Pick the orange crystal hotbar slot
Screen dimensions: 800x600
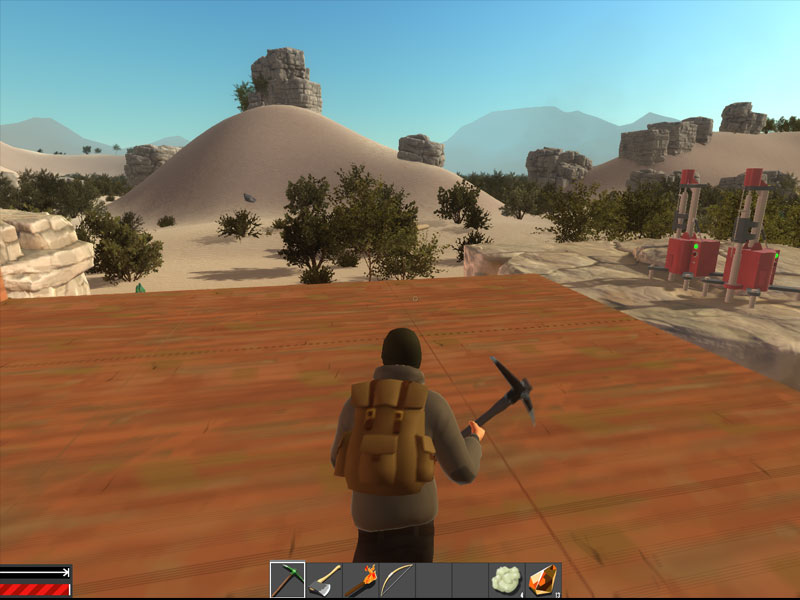542,580
